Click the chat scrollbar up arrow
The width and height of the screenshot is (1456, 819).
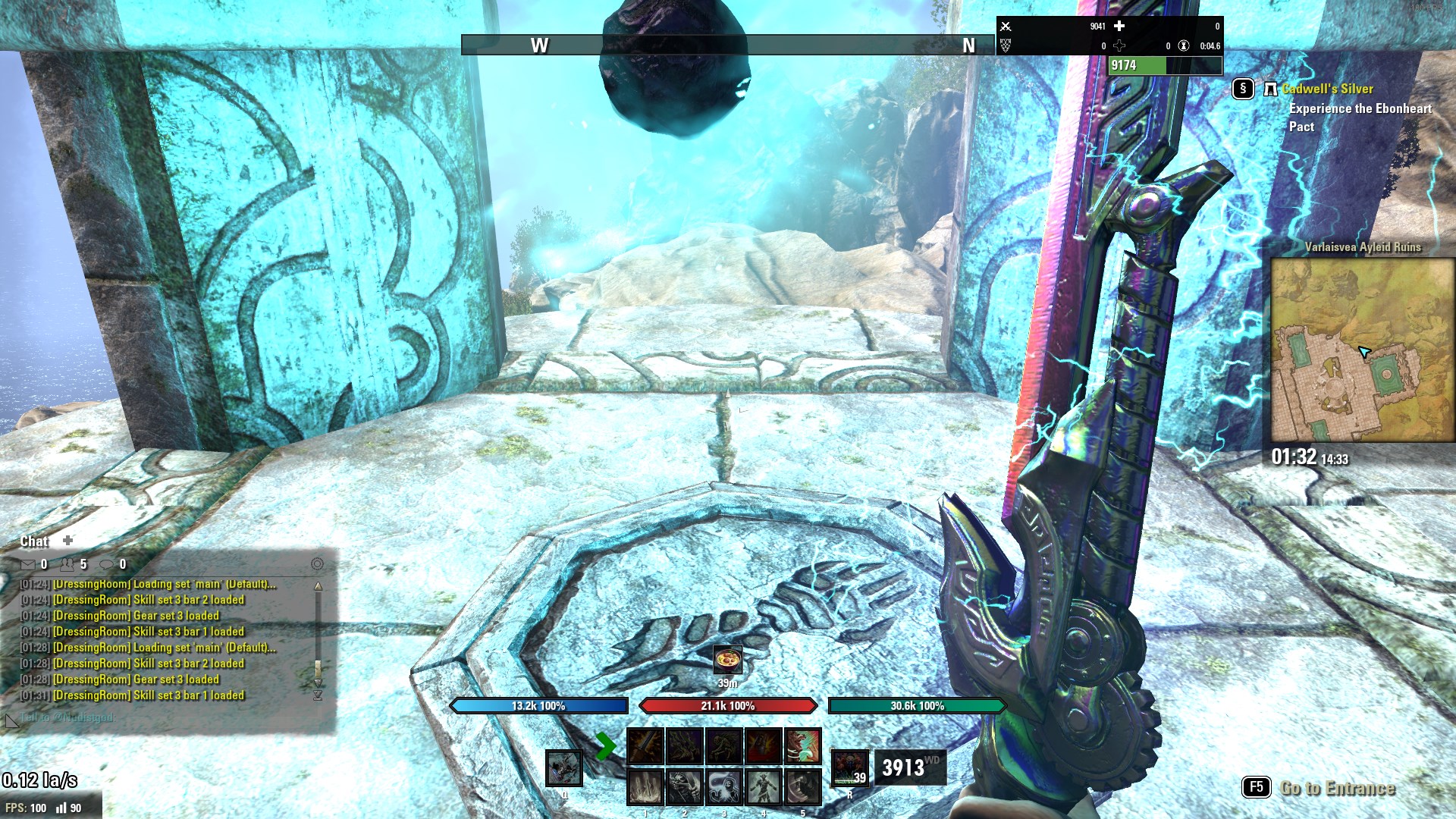pos(318,586)
